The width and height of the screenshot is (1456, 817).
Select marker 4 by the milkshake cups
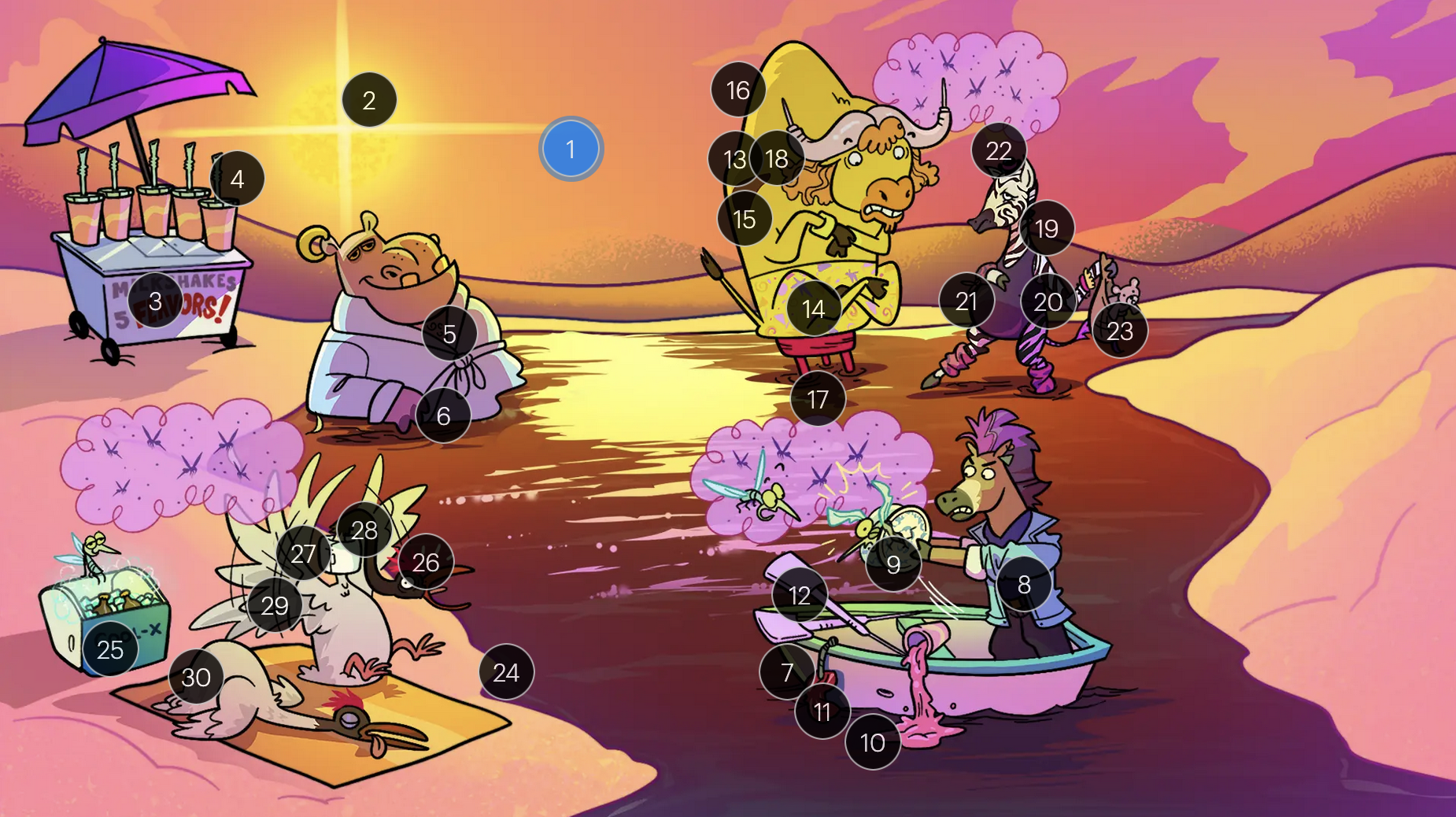point(237,179)
